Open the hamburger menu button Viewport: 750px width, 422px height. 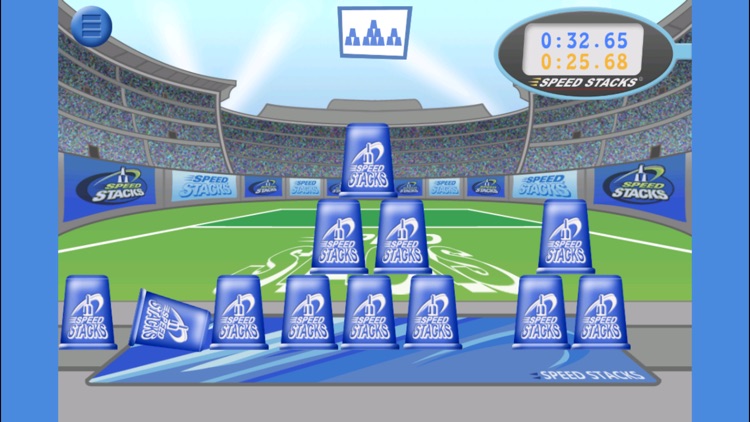(x=92, y=28)
